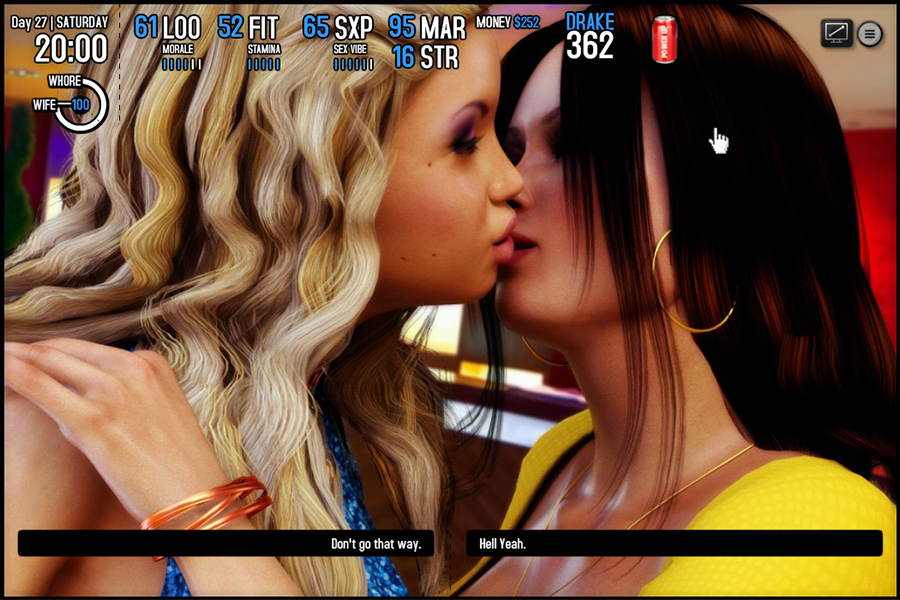The height and width of the screenshot is (600, 900).
Task: Choose the "Don't go that way." reply
Action: (226, 544)
